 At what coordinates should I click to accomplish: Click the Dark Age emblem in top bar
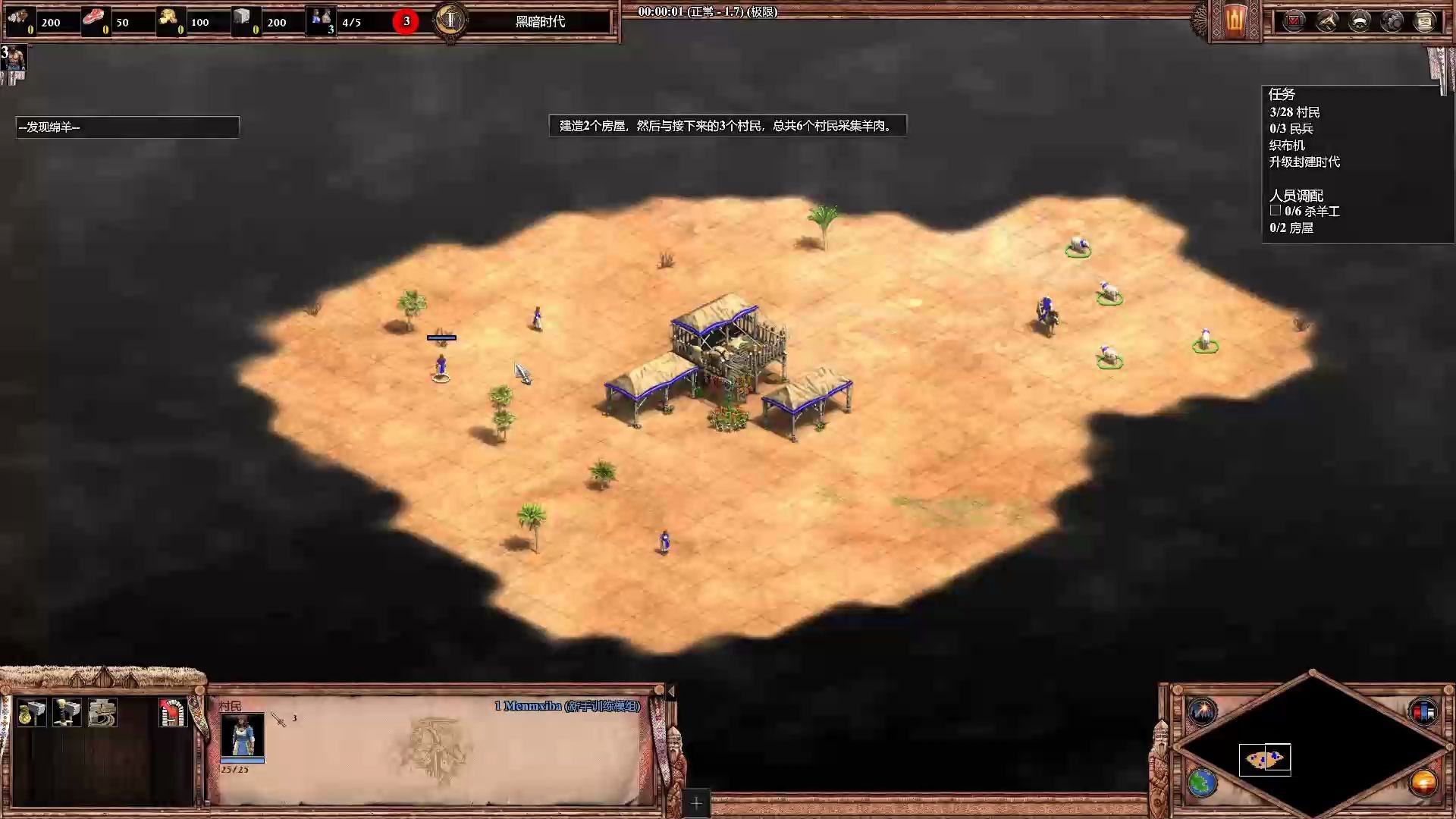click(450, 20)
